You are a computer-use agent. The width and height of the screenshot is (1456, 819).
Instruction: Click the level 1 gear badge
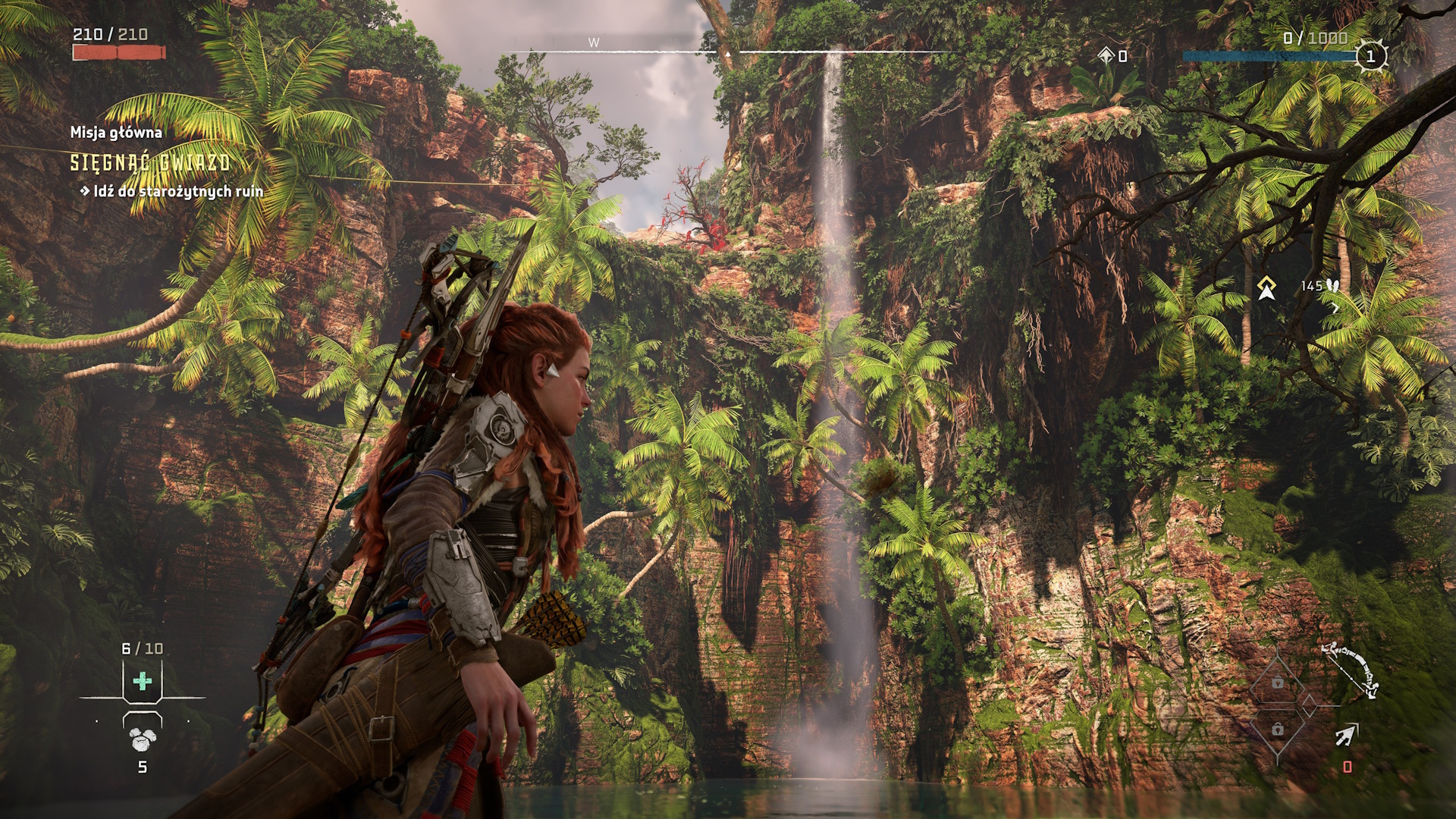click(x=1370, y=56)
